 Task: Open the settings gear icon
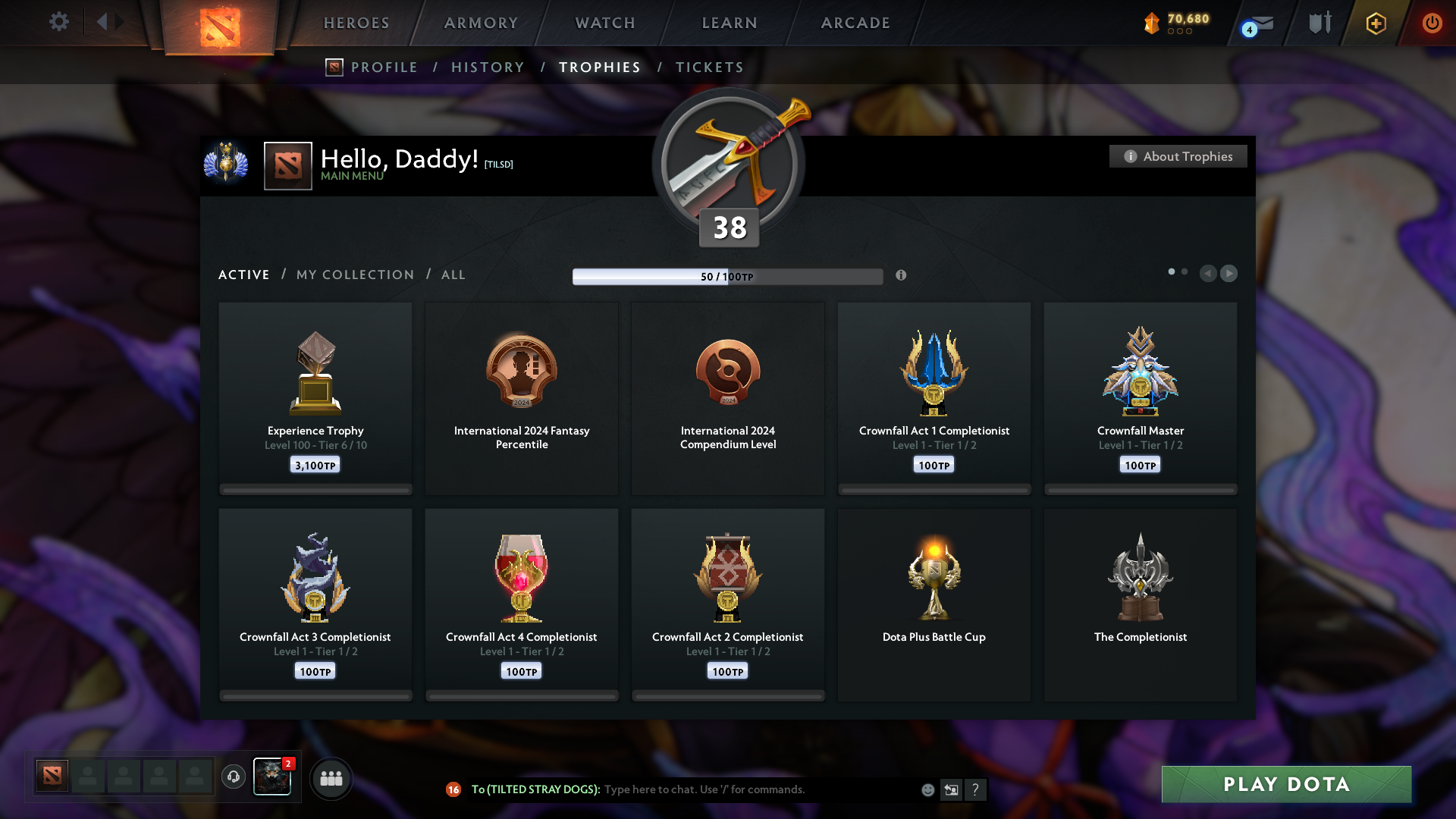[x=59, y=22]
